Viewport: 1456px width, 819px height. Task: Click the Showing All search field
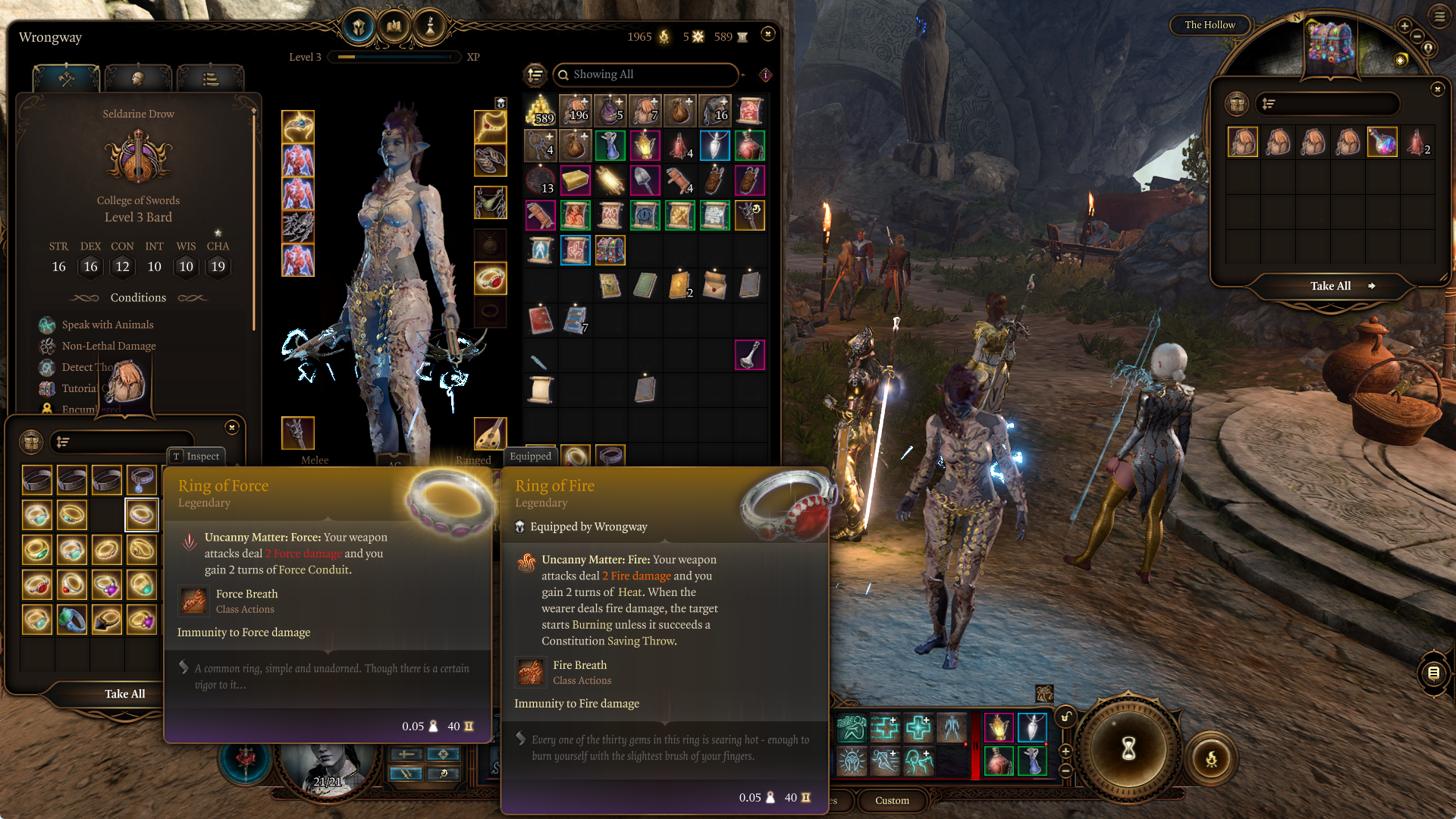(646, 74)
